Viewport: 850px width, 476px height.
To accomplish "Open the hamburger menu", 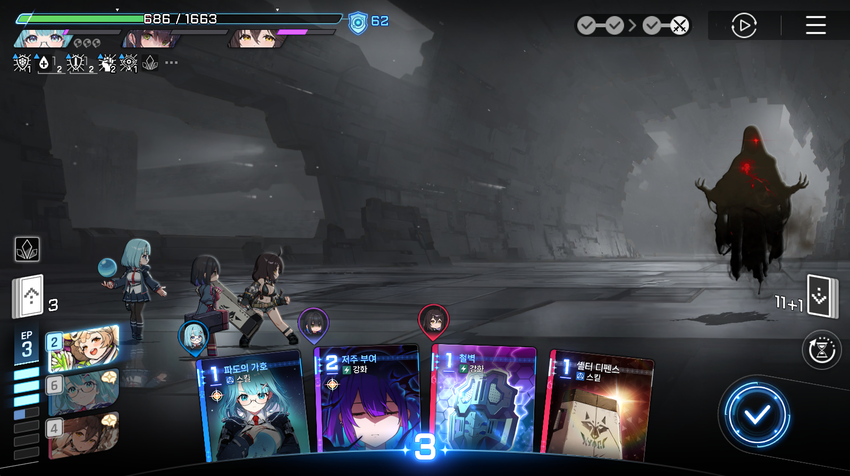I will pyautogui.click(x=816, y=25).
